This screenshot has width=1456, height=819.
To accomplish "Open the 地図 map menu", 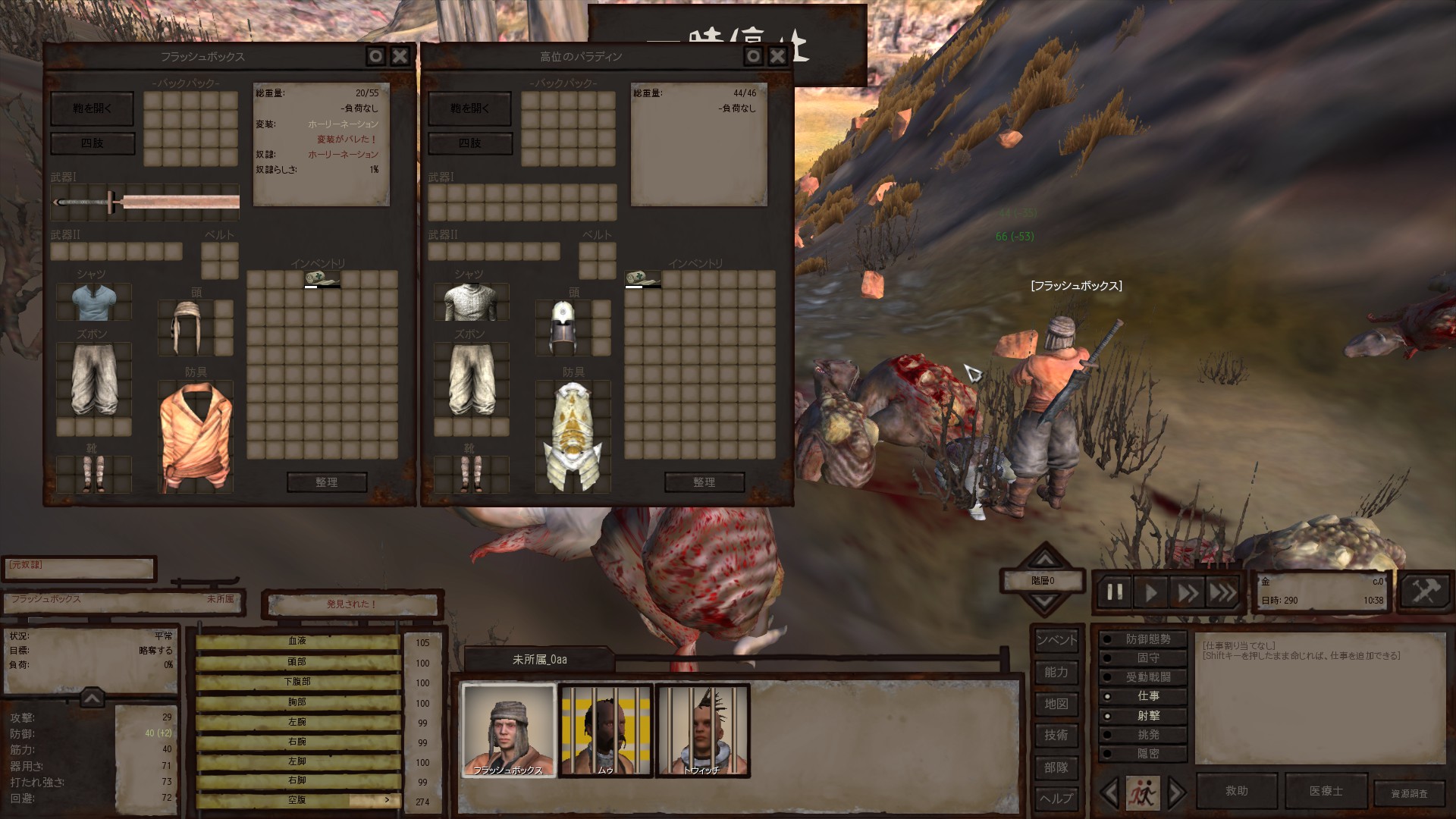I will [x=1056, y=704].
